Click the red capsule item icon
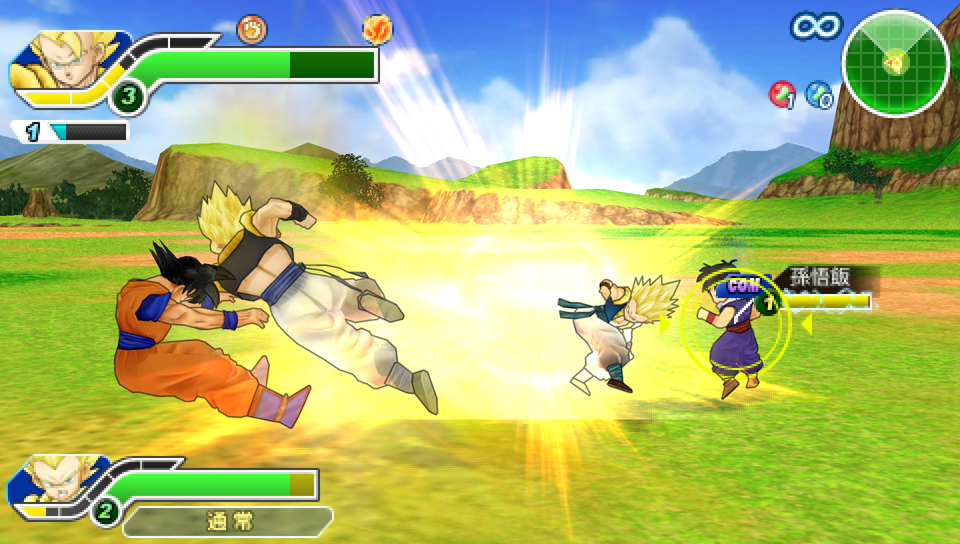The width and height of the screenshot is (960, 544). [782, 94]
